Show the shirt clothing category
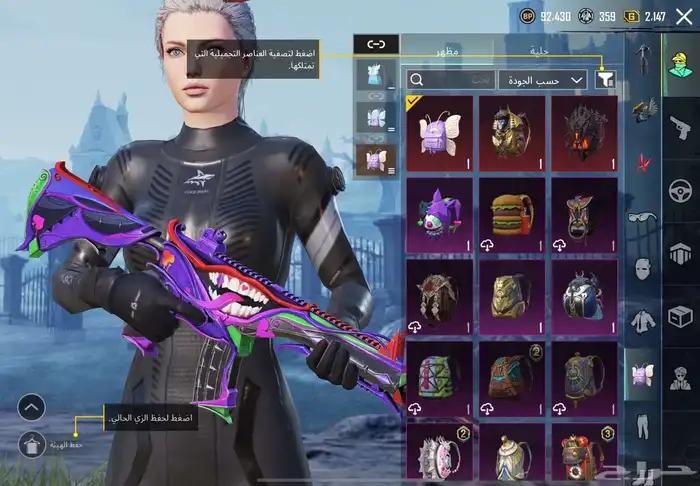This screenshot has height=486, width=700. tap(640, 322)
